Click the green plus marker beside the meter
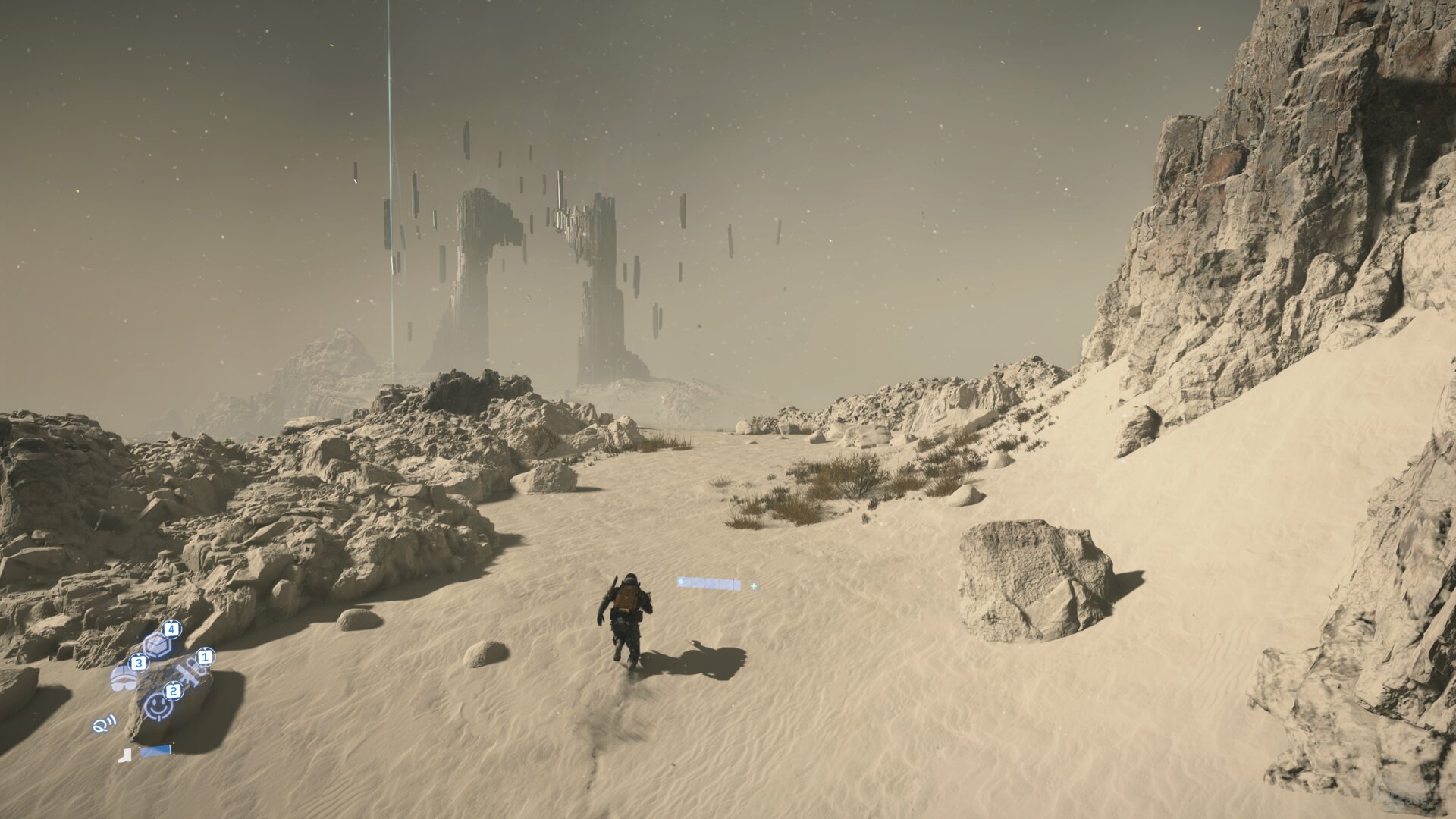This screenshot has width=1456, height=819. coord(754,586)
